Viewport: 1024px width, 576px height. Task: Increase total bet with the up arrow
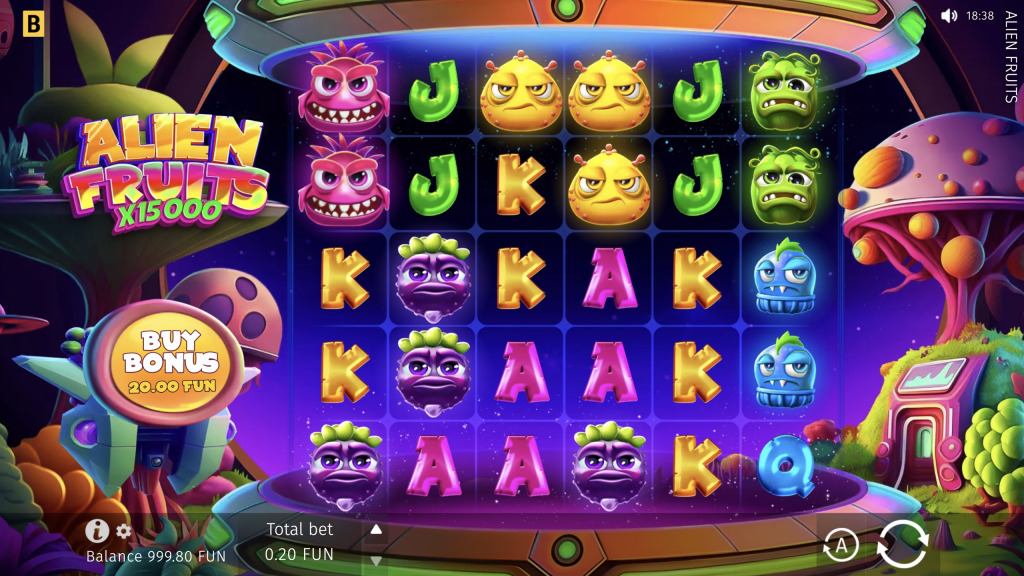(376, 529)
